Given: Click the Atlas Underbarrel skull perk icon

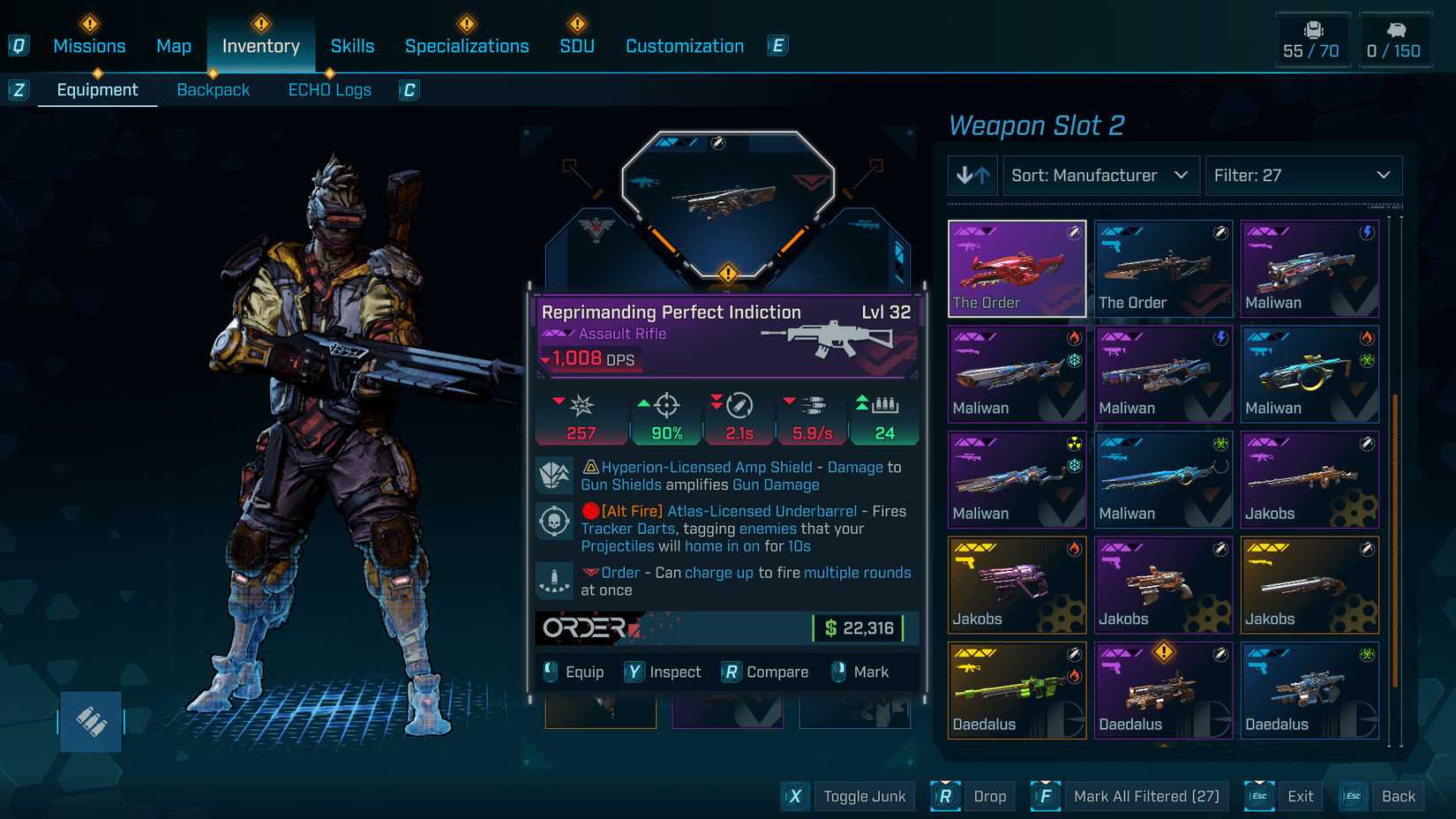Looking at the screenshot, I should click(x=555, y=521).
